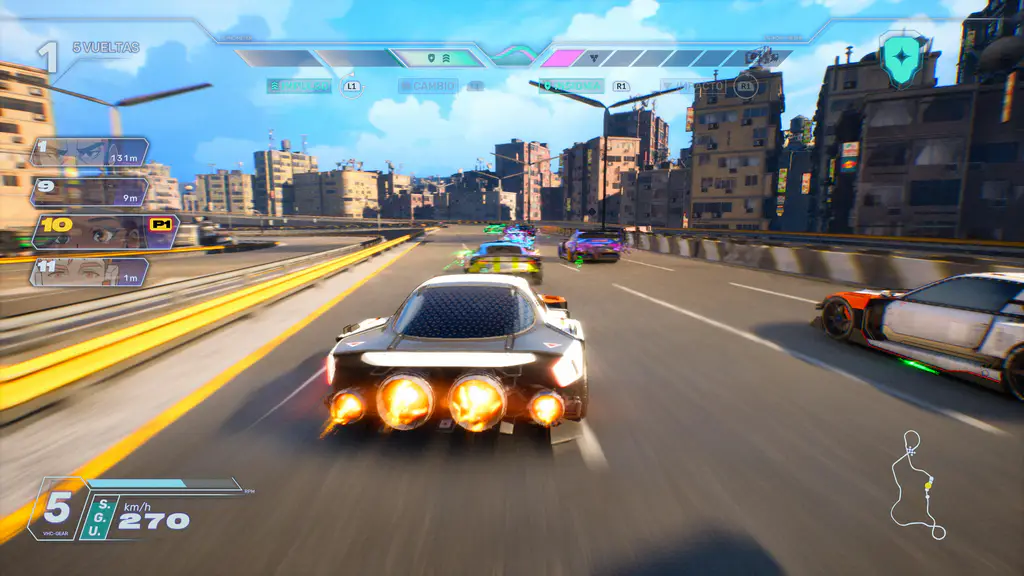The width and height of the screenshot is (1024, 576).
Task: Activate the Impulso boost ability
Action: point(299,87)
